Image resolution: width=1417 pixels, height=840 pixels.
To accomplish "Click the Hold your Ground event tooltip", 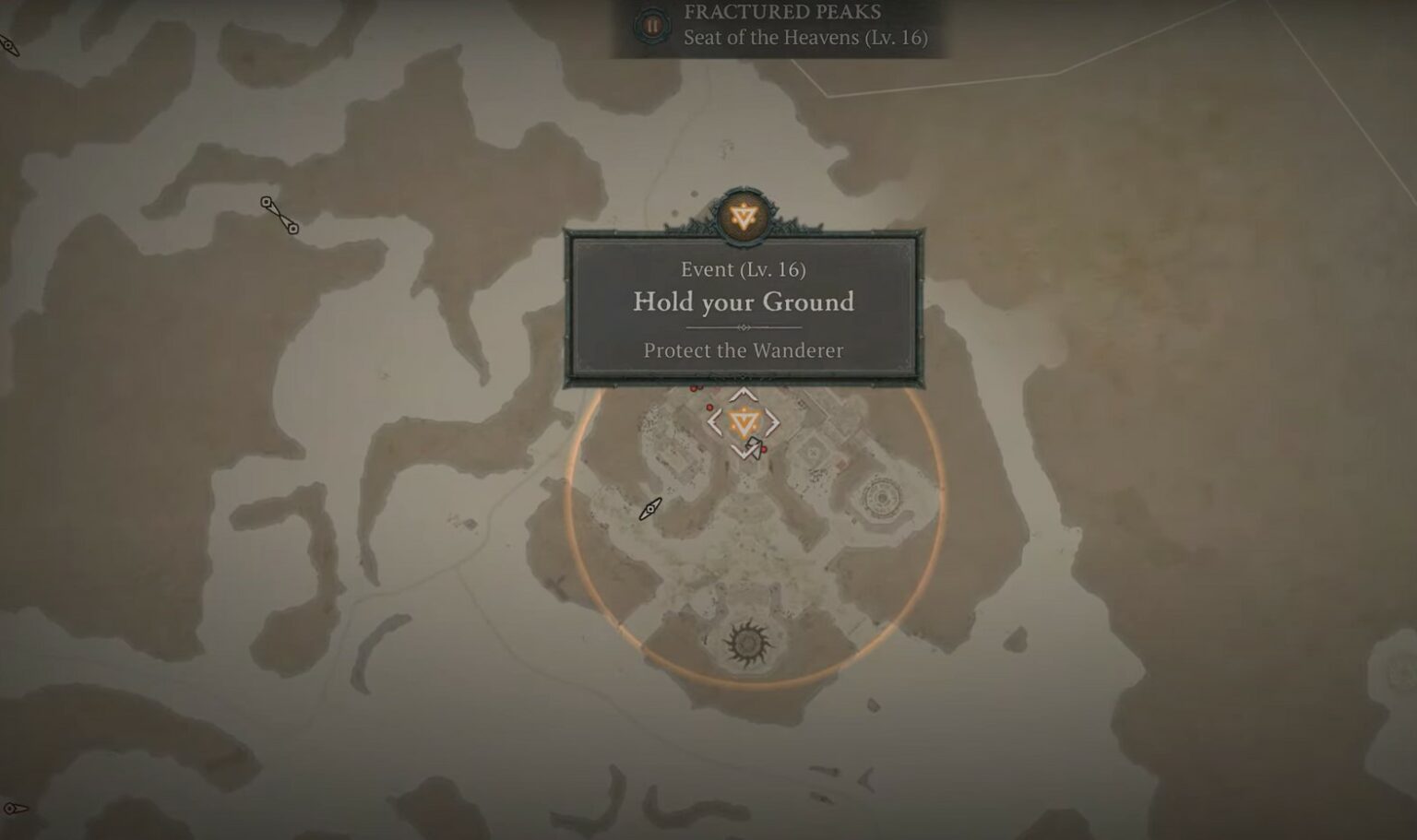I will pos(743,309).
